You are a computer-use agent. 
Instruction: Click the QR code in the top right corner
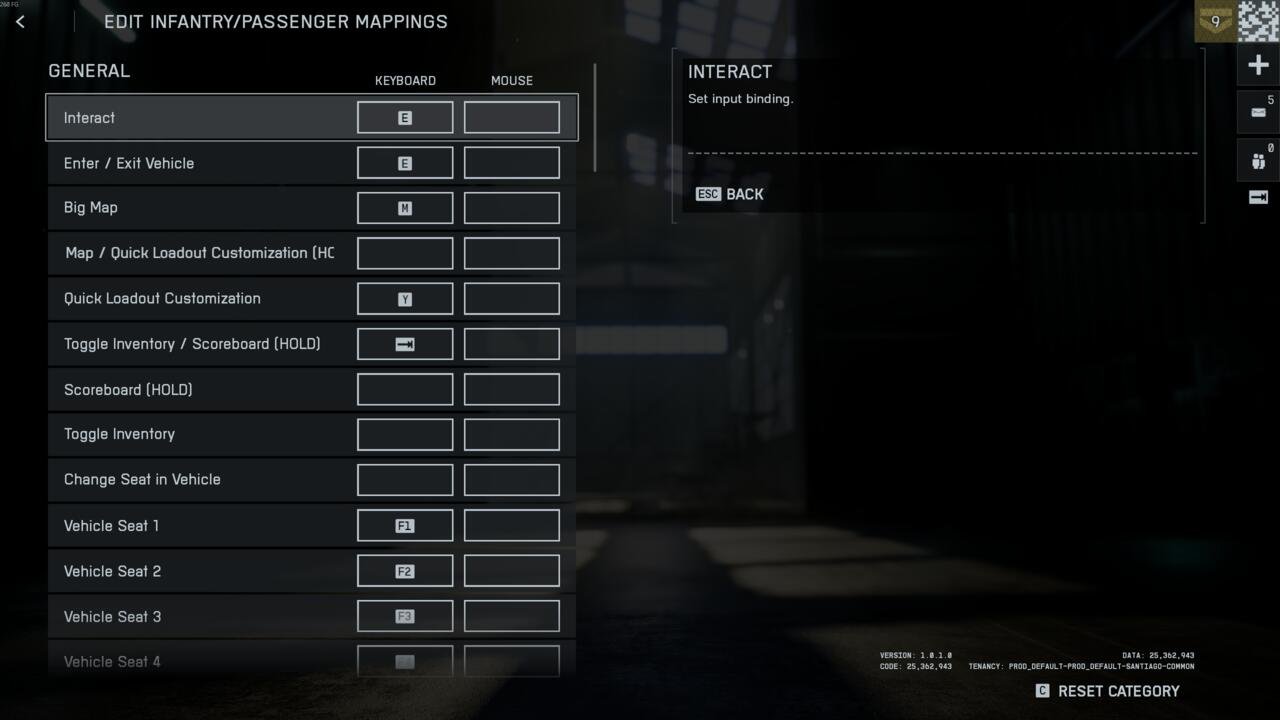[x=1258, y=20]
